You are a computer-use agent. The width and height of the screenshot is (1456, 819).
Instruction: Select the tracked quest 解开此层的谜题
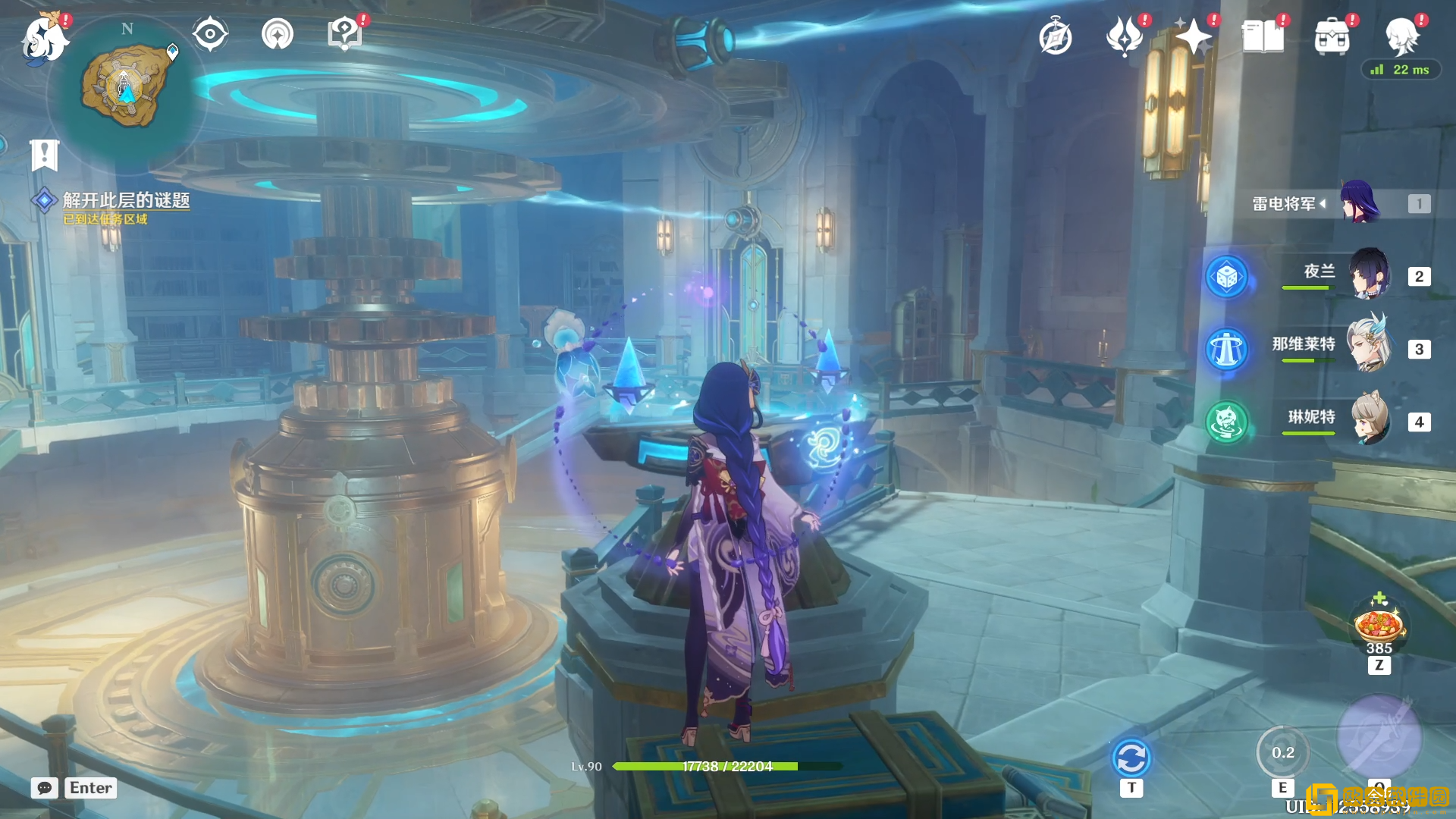coord(126,200)
